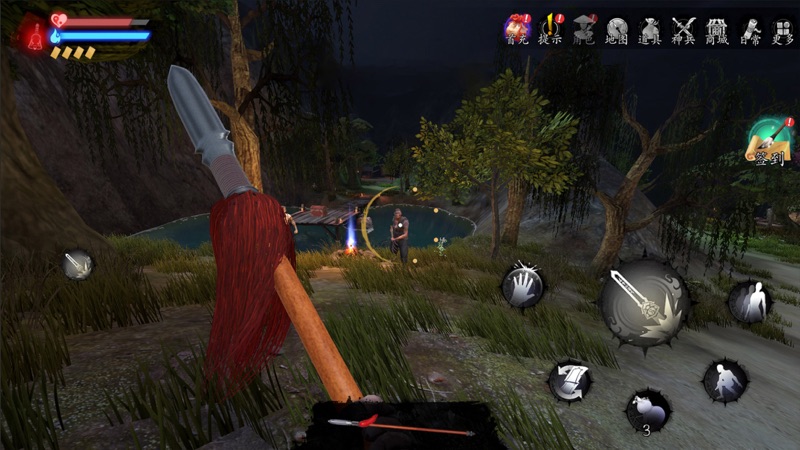The width and height of the screenshot is (800, 450).
Task: Show the 提示 hints panel
Action: point(550,29)
